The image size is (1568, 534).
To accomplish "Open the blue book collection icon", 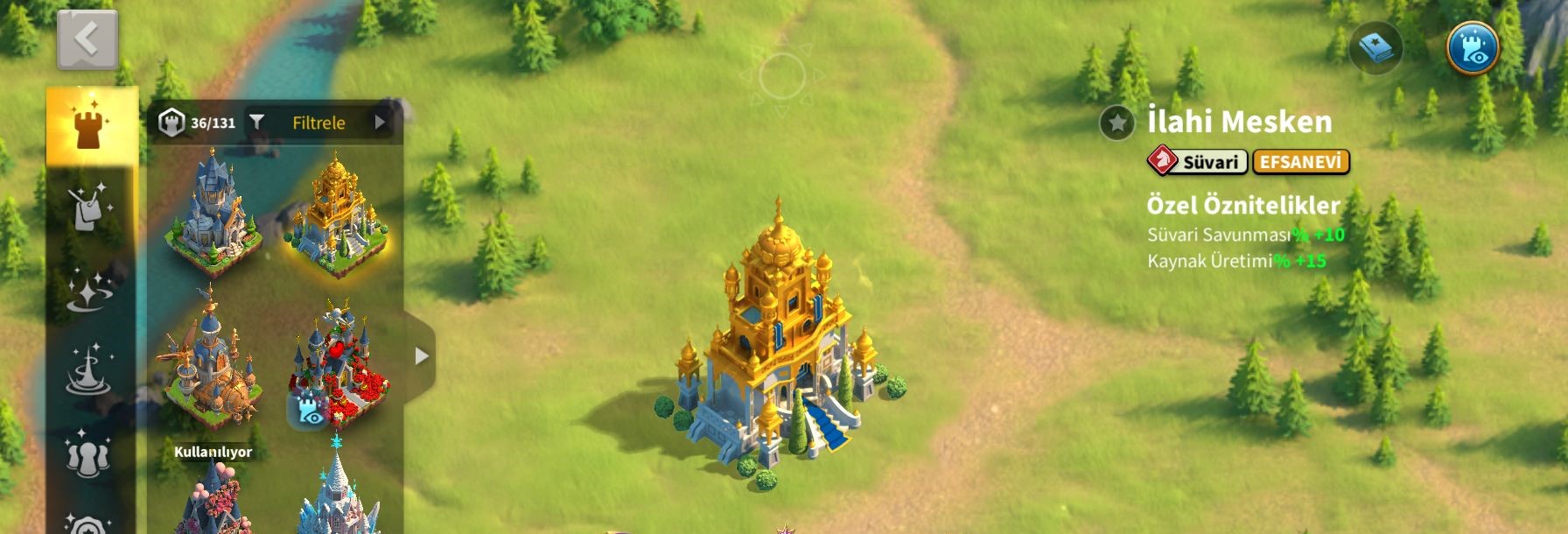I will 1376,47.
